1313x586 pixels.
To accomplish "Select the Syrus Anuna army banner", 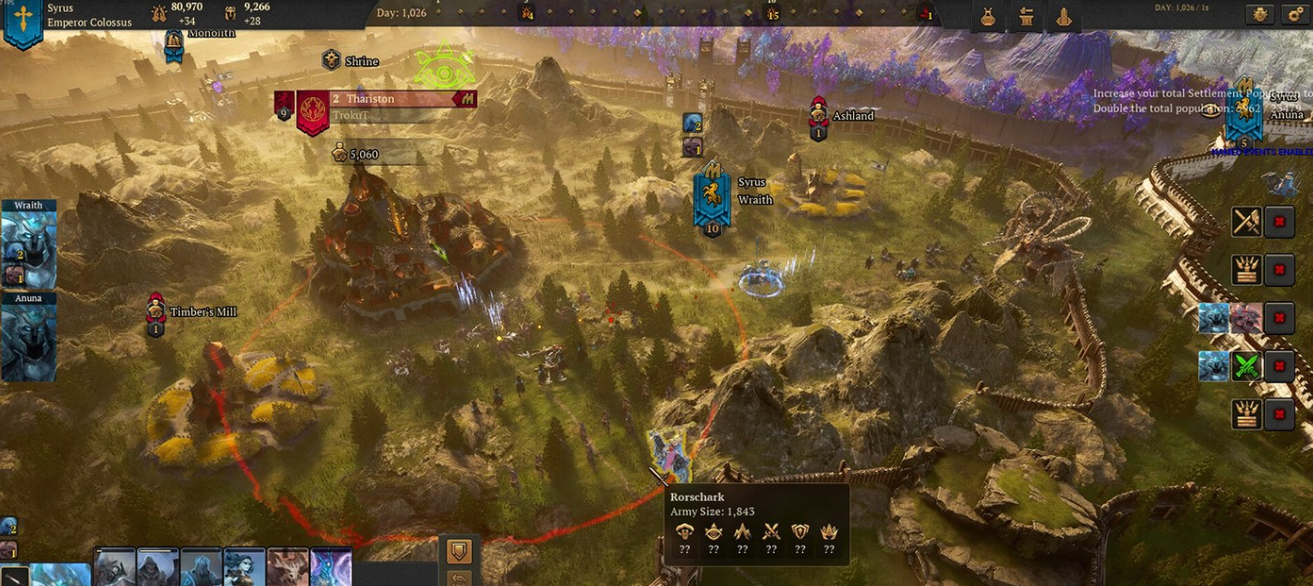I will (x=1243, y=118).
